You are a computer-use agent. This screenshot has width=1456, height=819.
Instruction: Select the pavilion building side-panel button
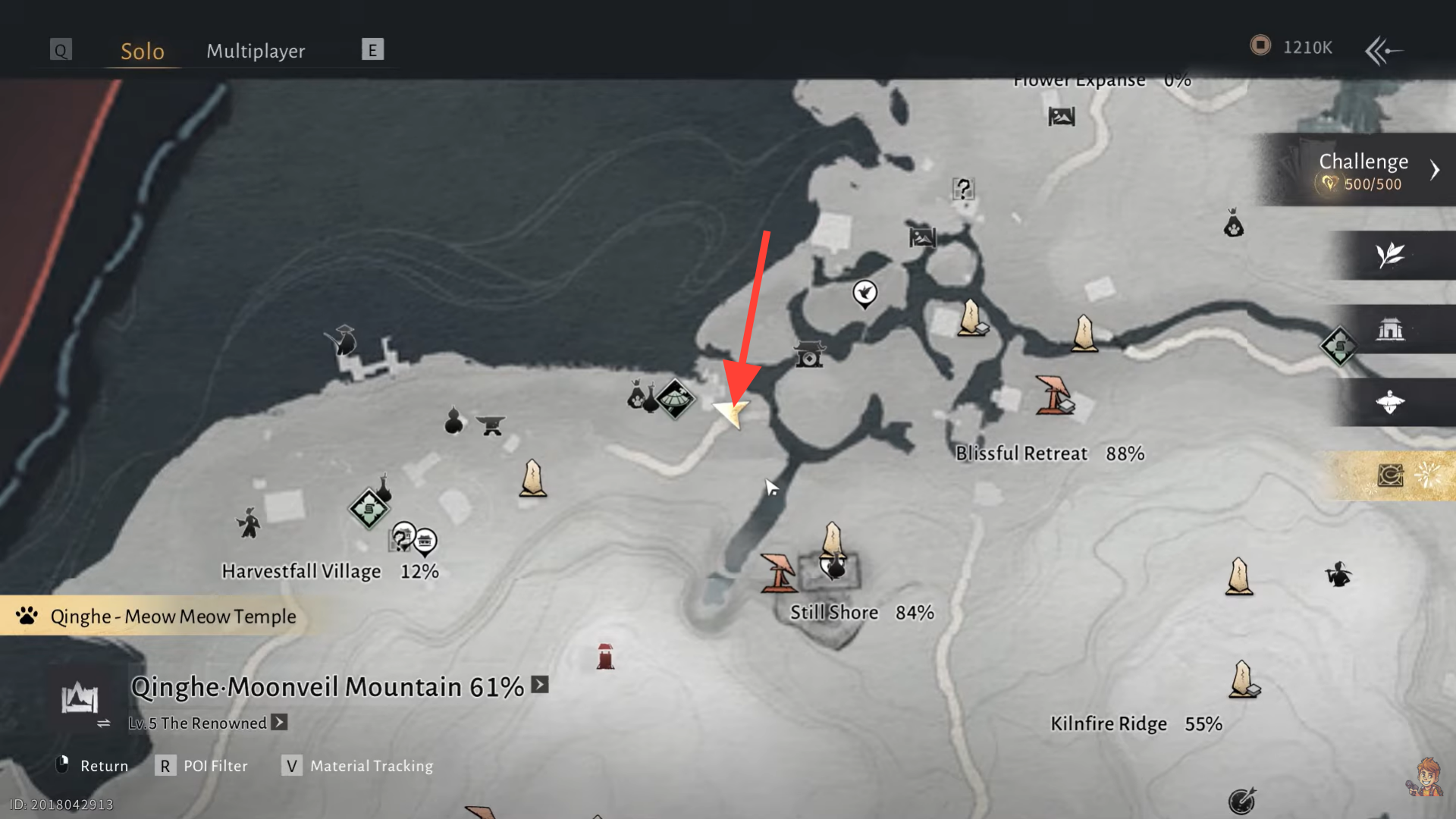click(x=1390, y=330)
